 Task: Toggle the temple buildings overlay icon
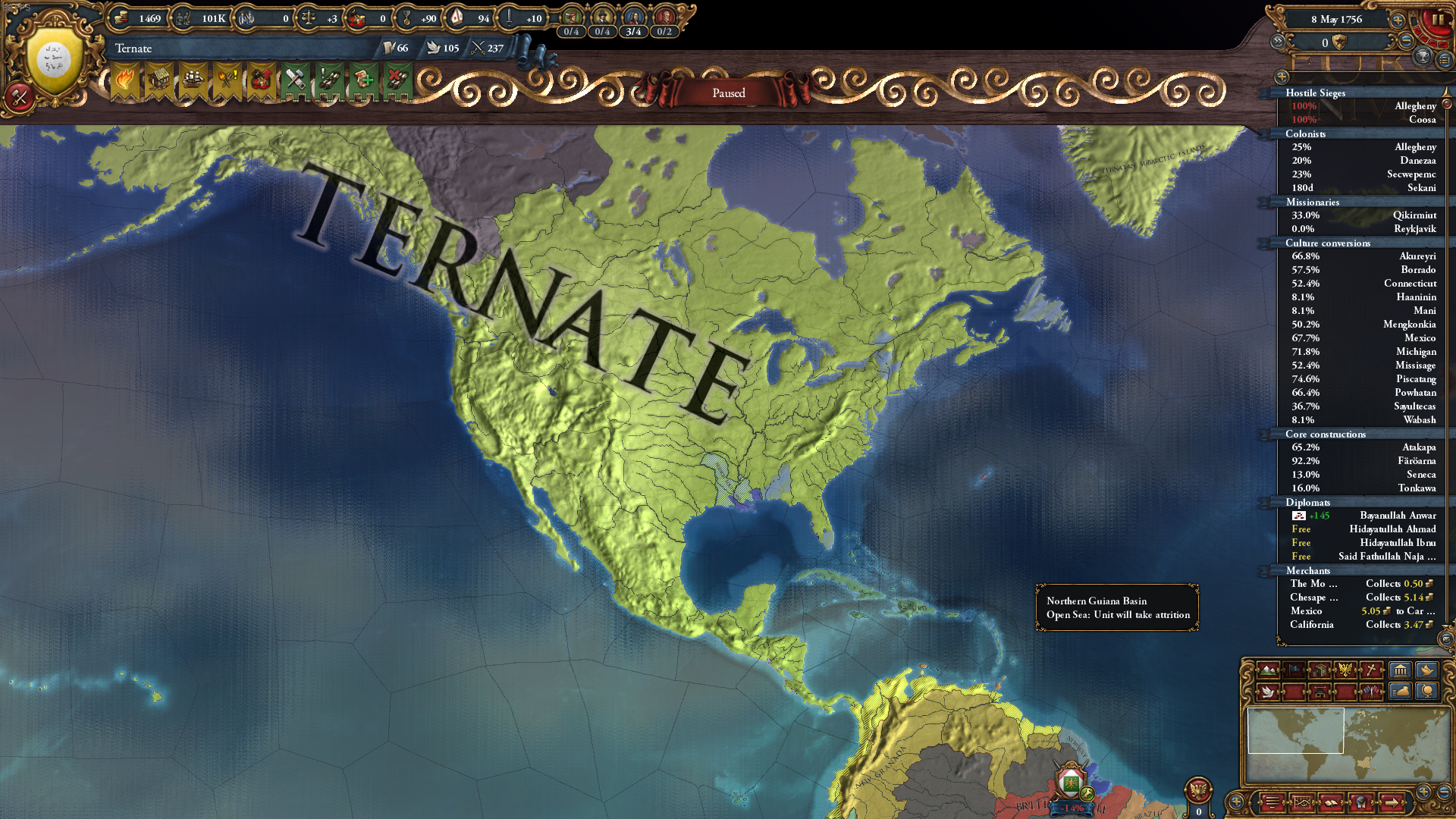pos(1400,670)
